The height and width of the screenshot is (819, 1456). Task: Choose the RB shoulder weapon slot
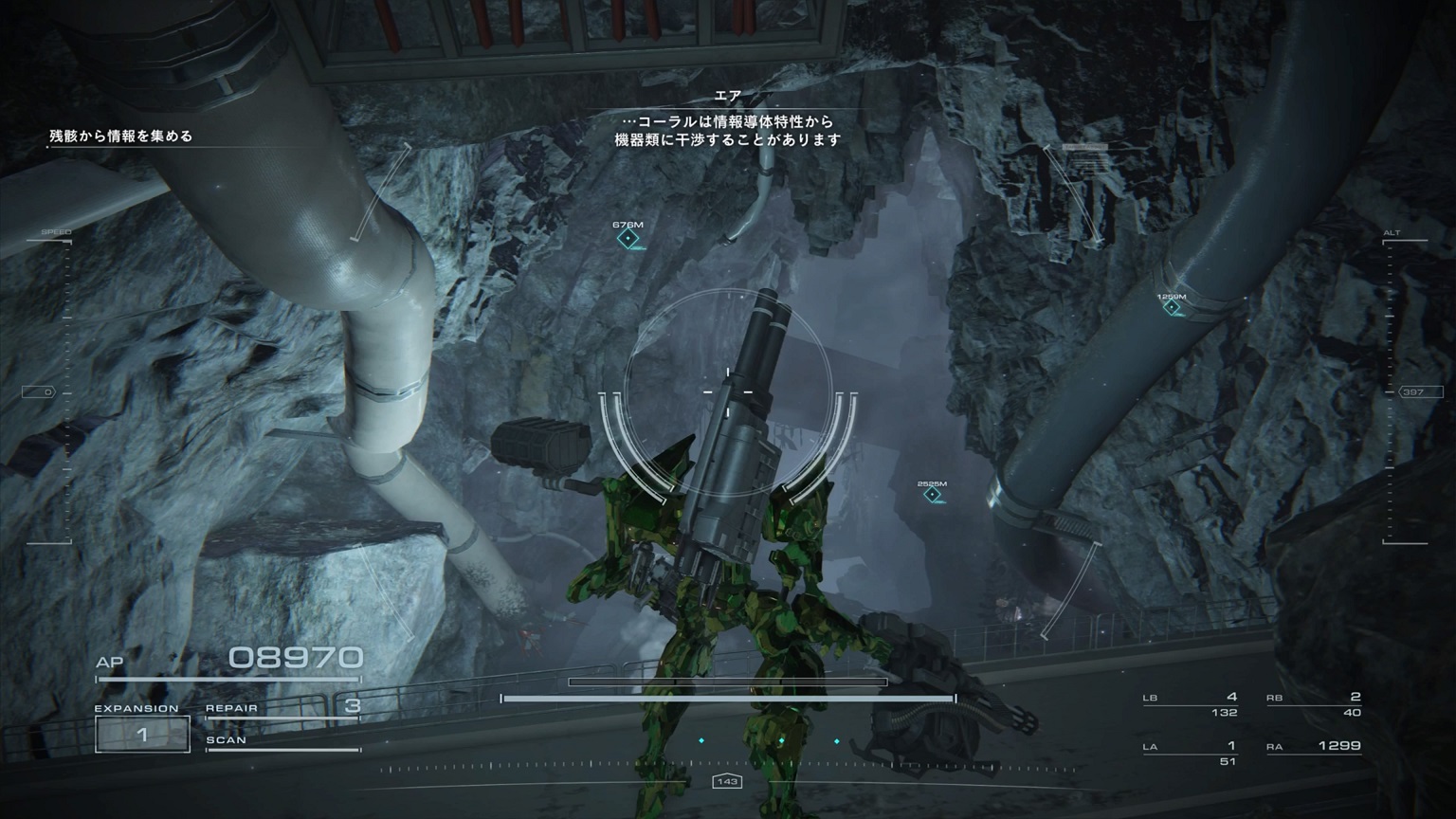(1314, 704)
